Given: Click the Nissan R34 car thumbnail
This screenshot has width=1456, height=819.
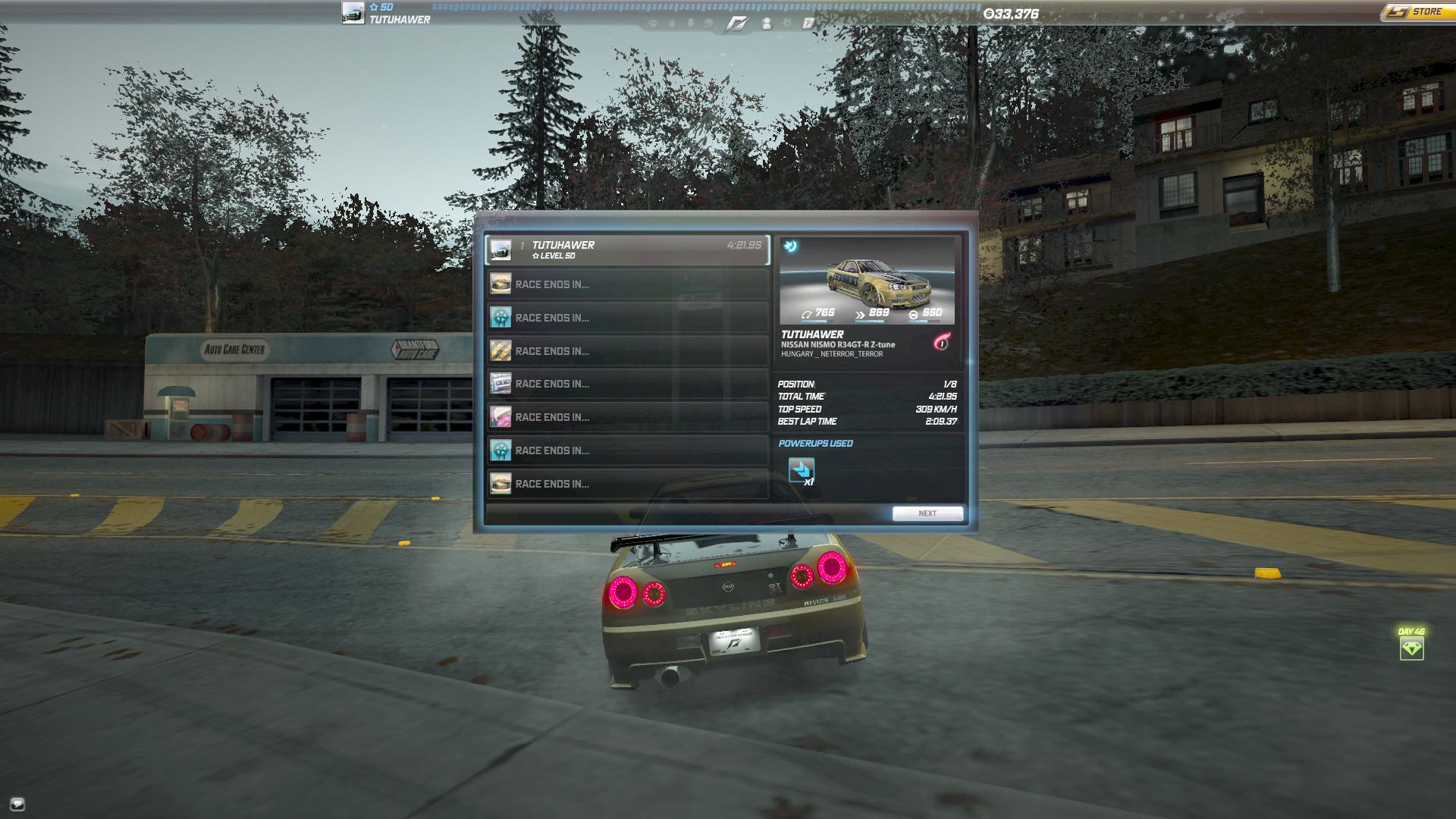Looking at the screenshot, I should (867, 281).
